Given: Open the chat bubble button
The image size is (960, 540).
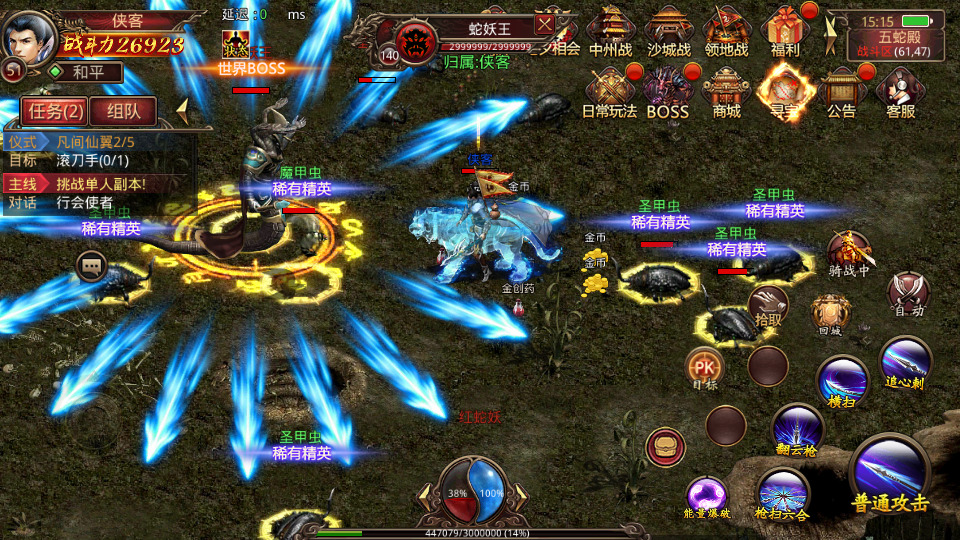Looking at the screenshot, I should (93, 265).
